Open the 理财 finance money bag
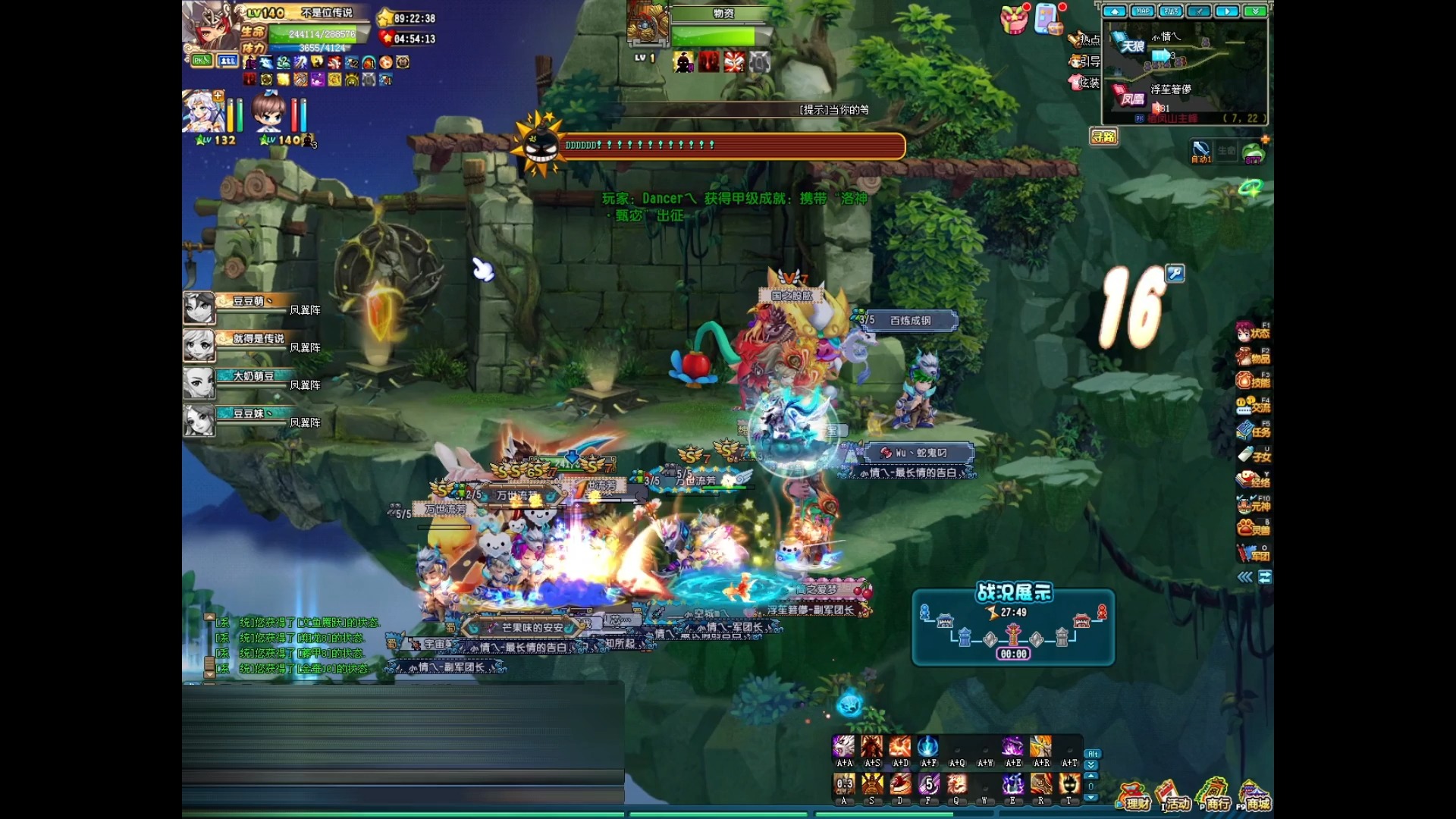The width and height of the screenshot is (1456, 819). pyautogui.click(x=1133, y=798)
